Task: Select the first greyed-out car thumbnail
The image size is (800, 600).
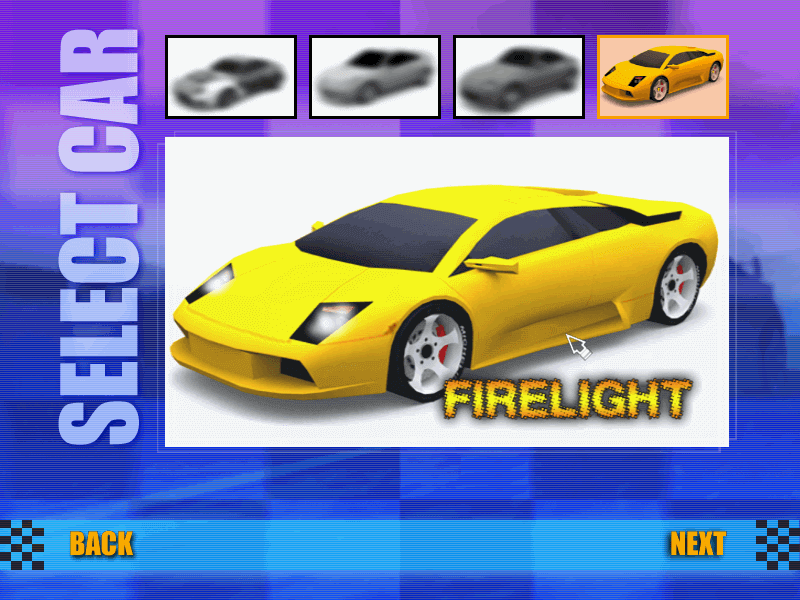Action: pyautogui.click(x=231, y=77)
